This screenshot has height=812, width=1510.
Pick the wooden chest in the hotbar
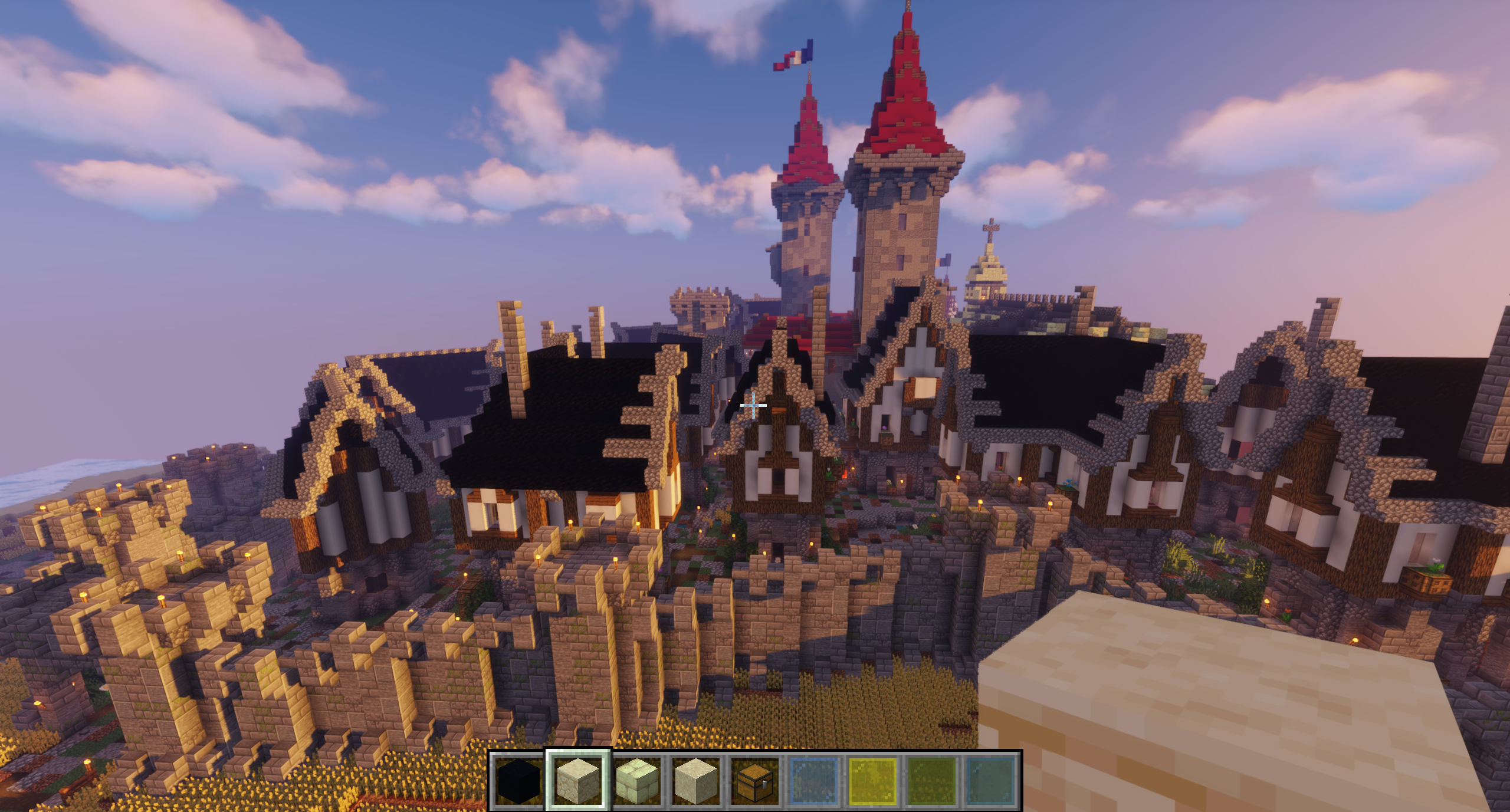pyautogui.click(x=755, y=781)
